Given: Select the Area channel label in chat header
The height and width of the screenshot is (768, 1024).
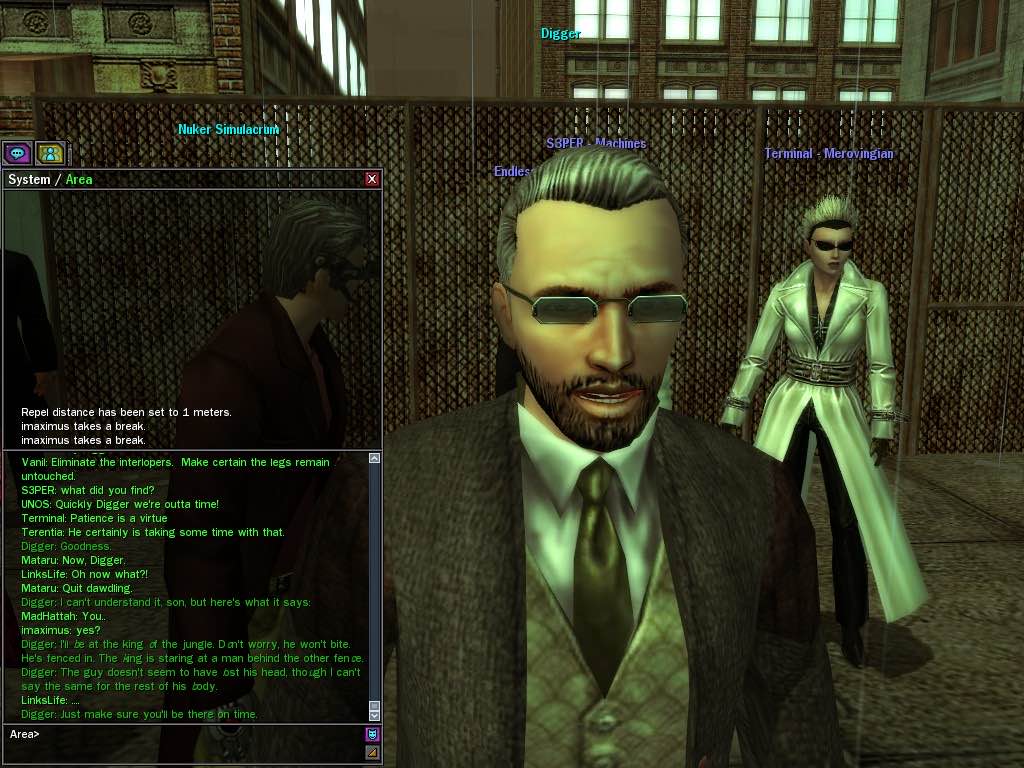Looking at the screenshot, I should coord(79,180).
